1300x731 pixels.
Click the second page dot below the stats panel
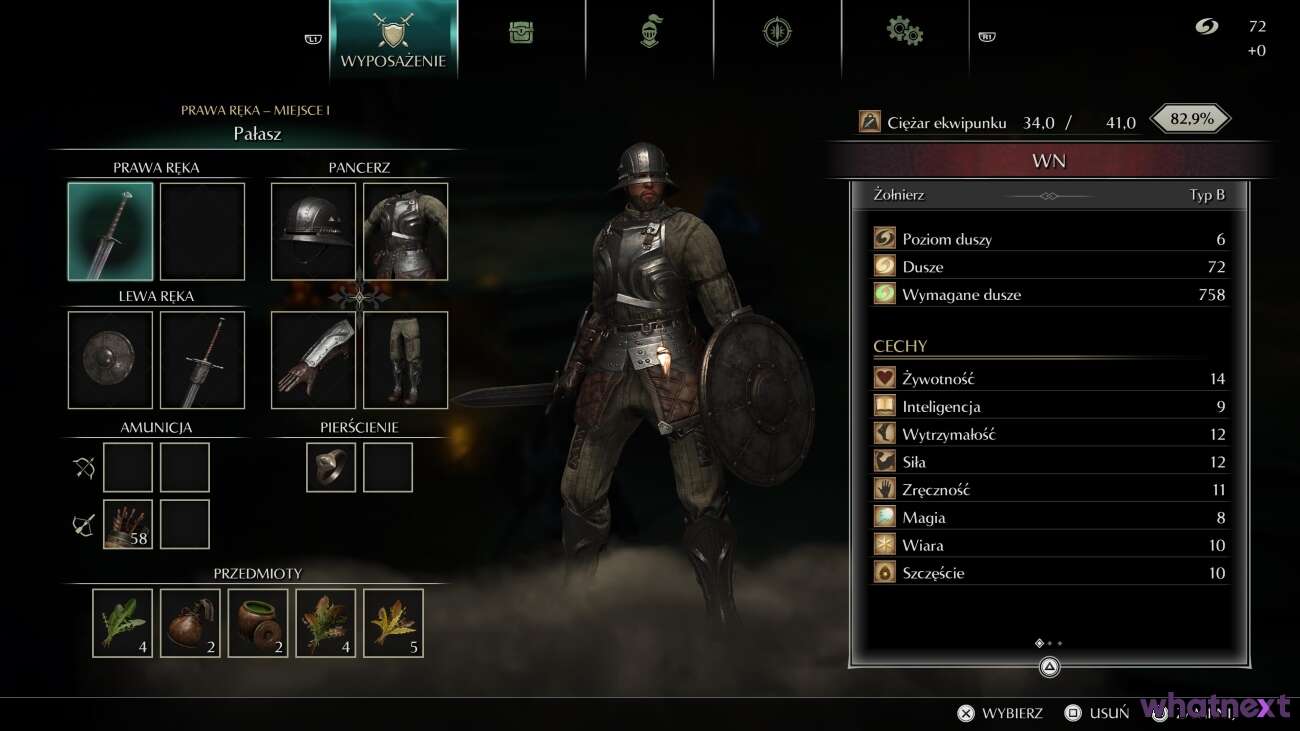tap(1050, 643)
